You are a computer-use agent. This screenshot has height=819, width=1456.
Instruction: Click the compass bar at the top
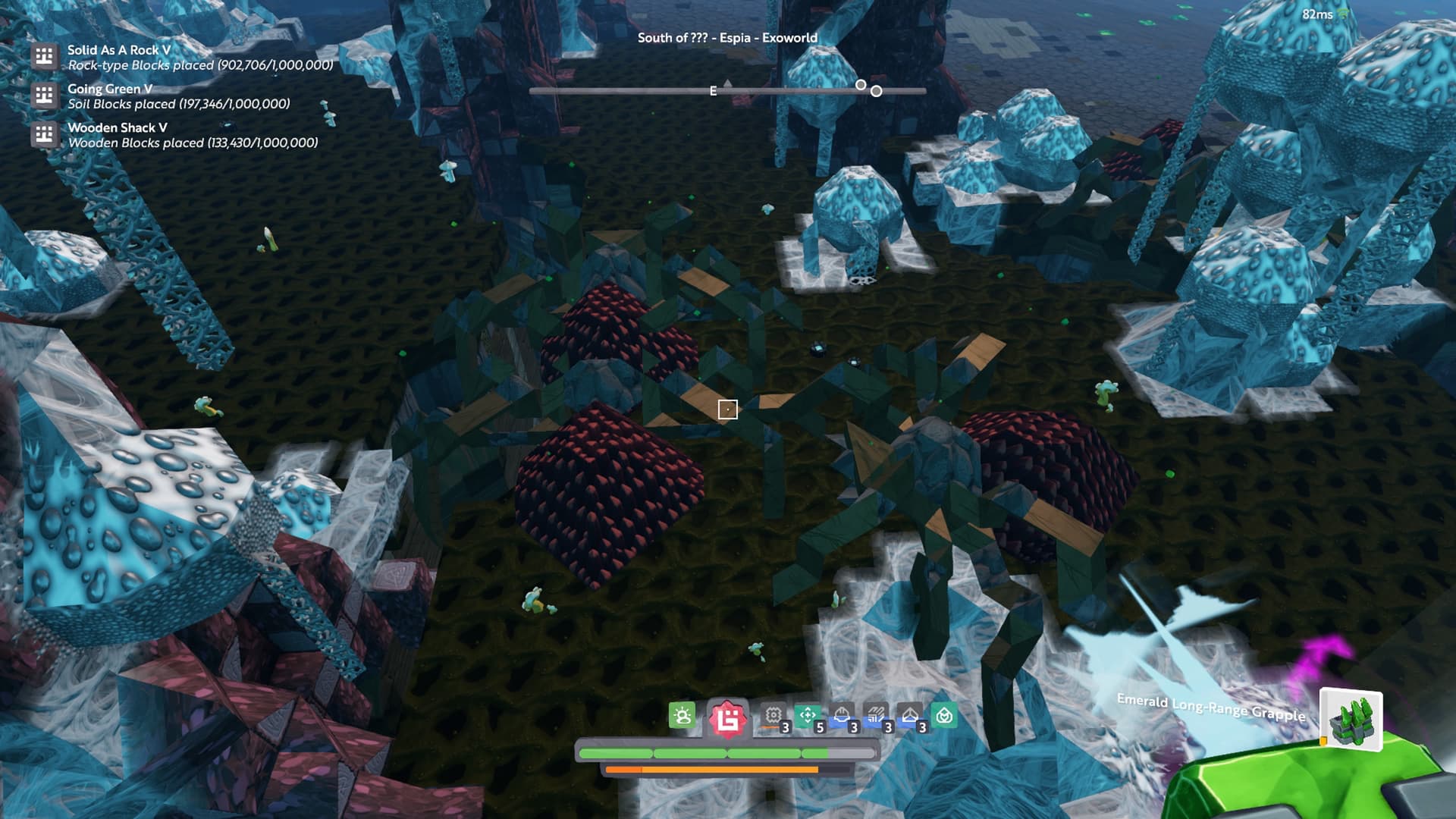tap(727, 91)
